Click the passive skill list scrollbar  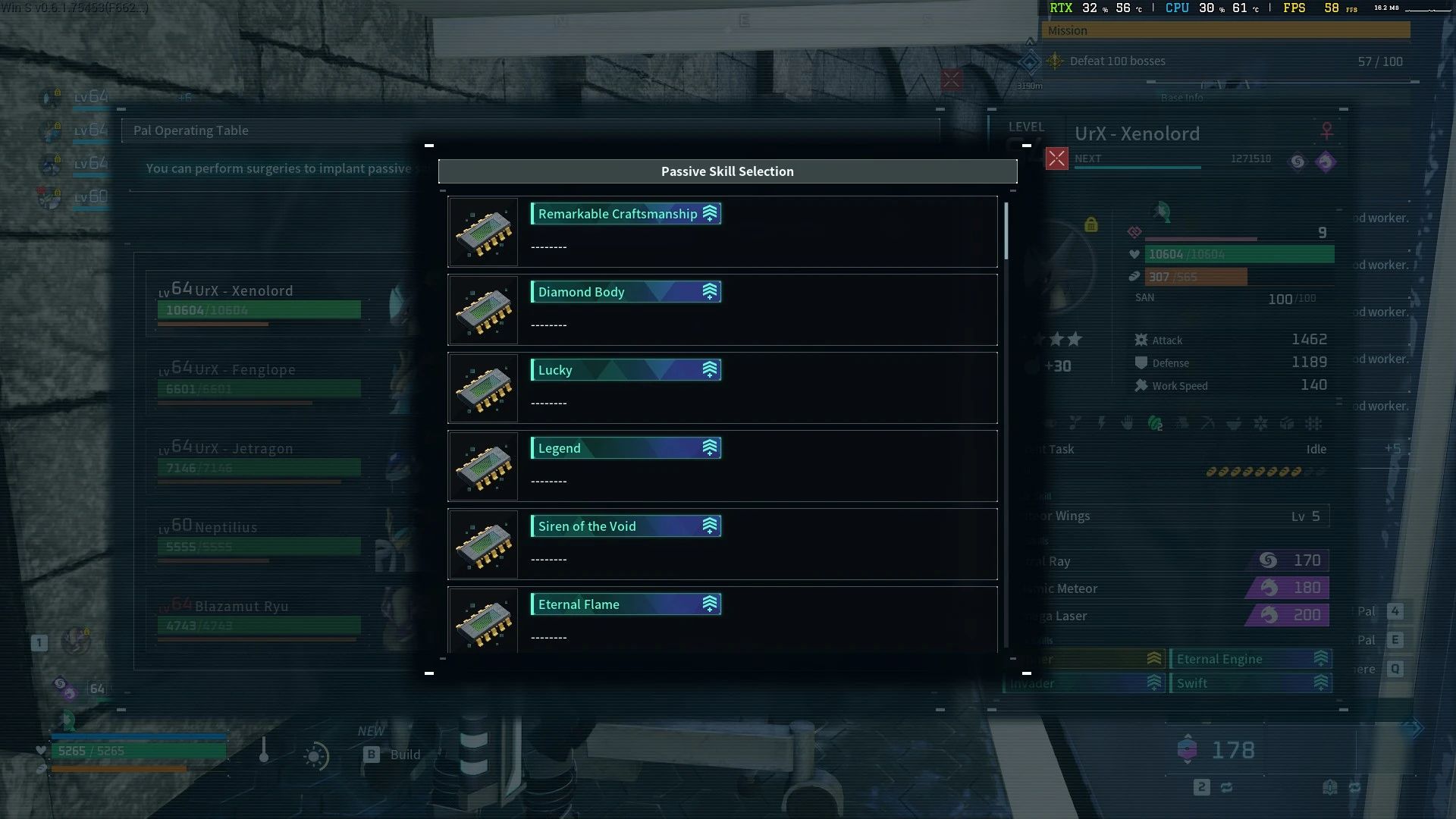pyautogui.click(x=1006, y=231)
